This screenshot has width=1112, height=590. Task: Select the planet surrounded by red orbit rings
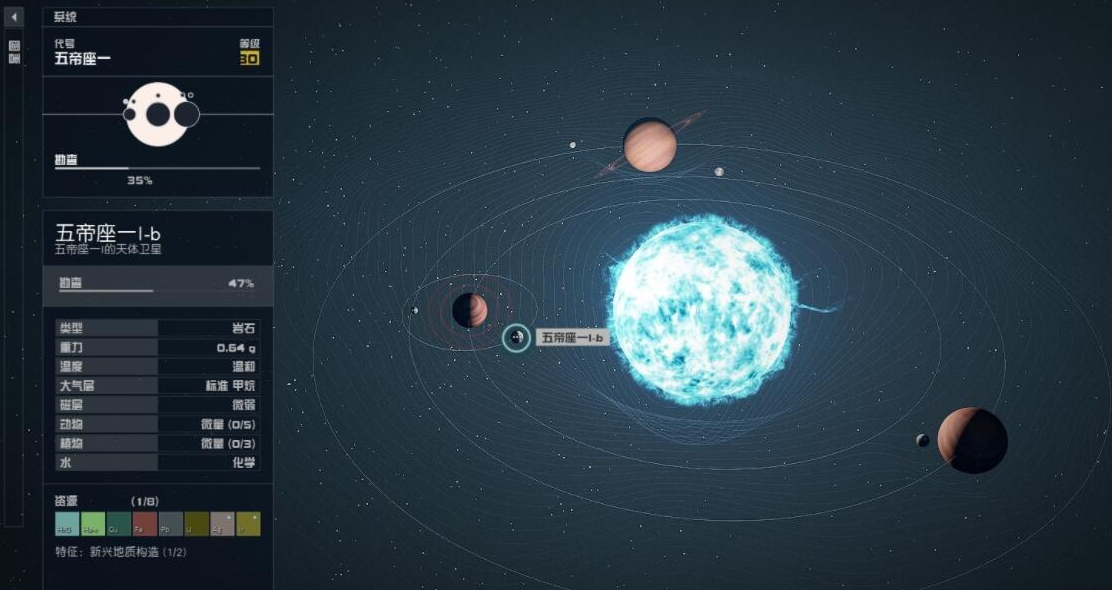(470, 310)
